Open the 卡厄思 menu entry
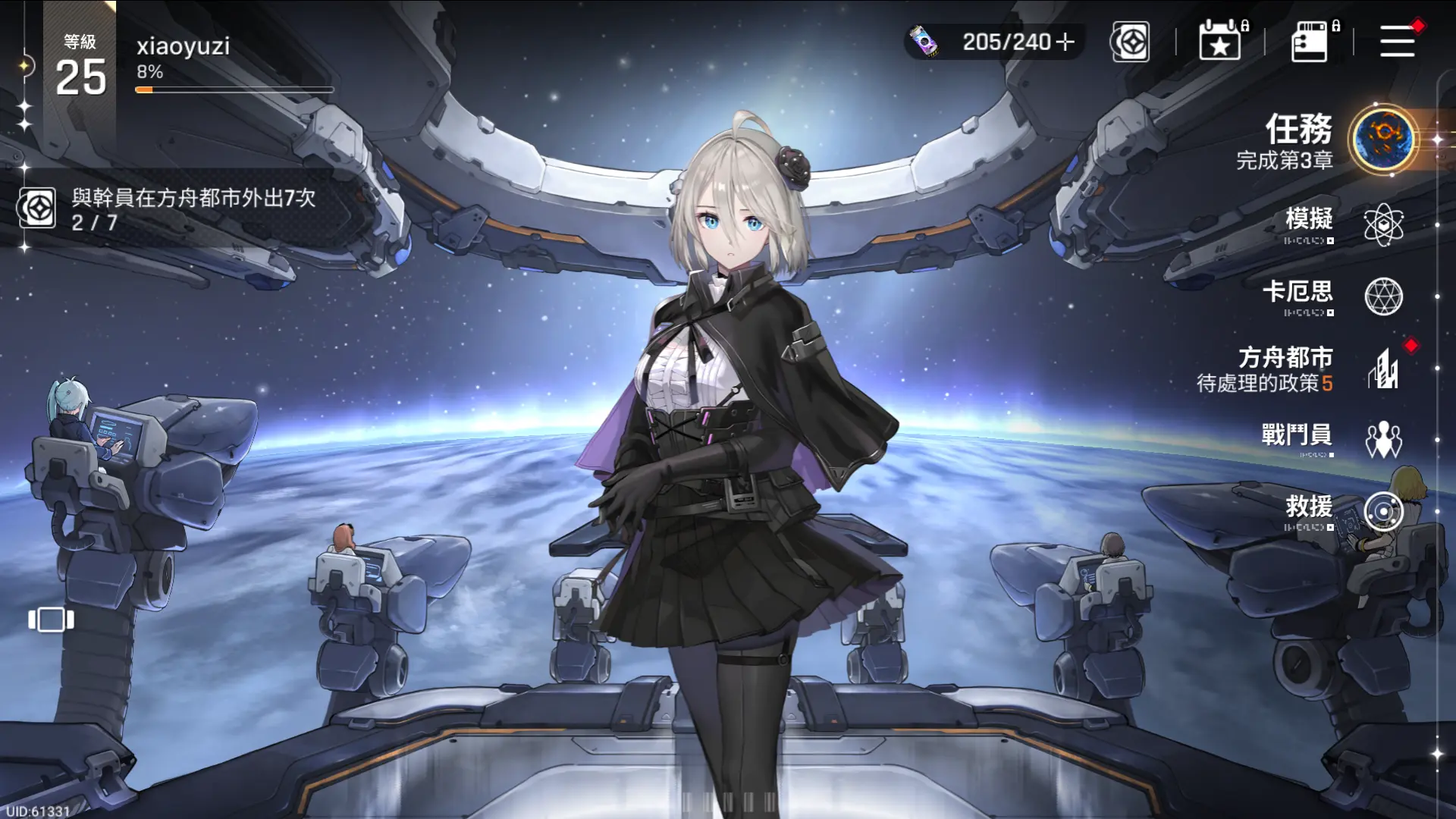The width and height of the screenshot is (1456, 819). pos(1382,297)
